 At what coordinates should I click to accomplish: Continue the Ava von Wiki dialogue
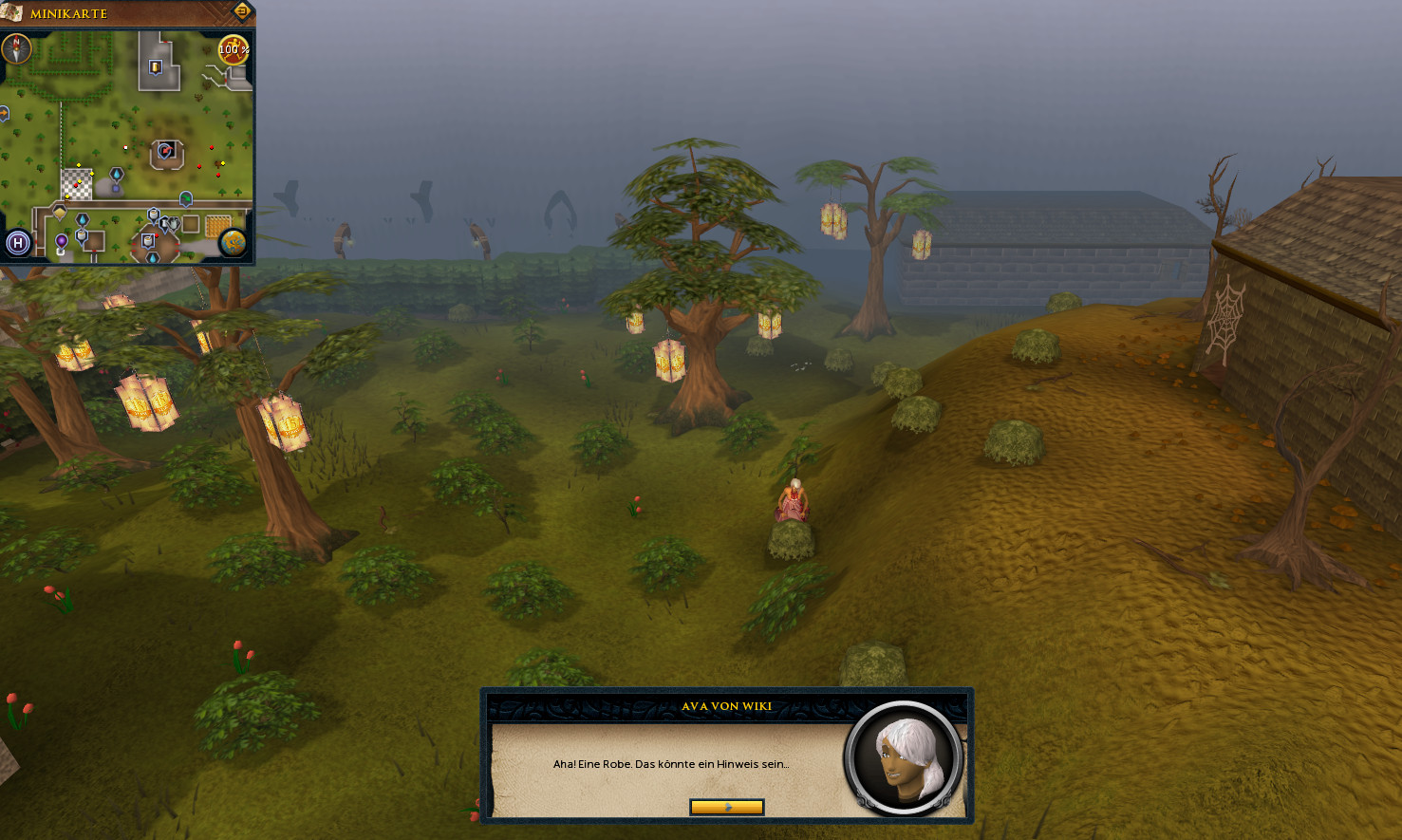(x=726, y=807)
